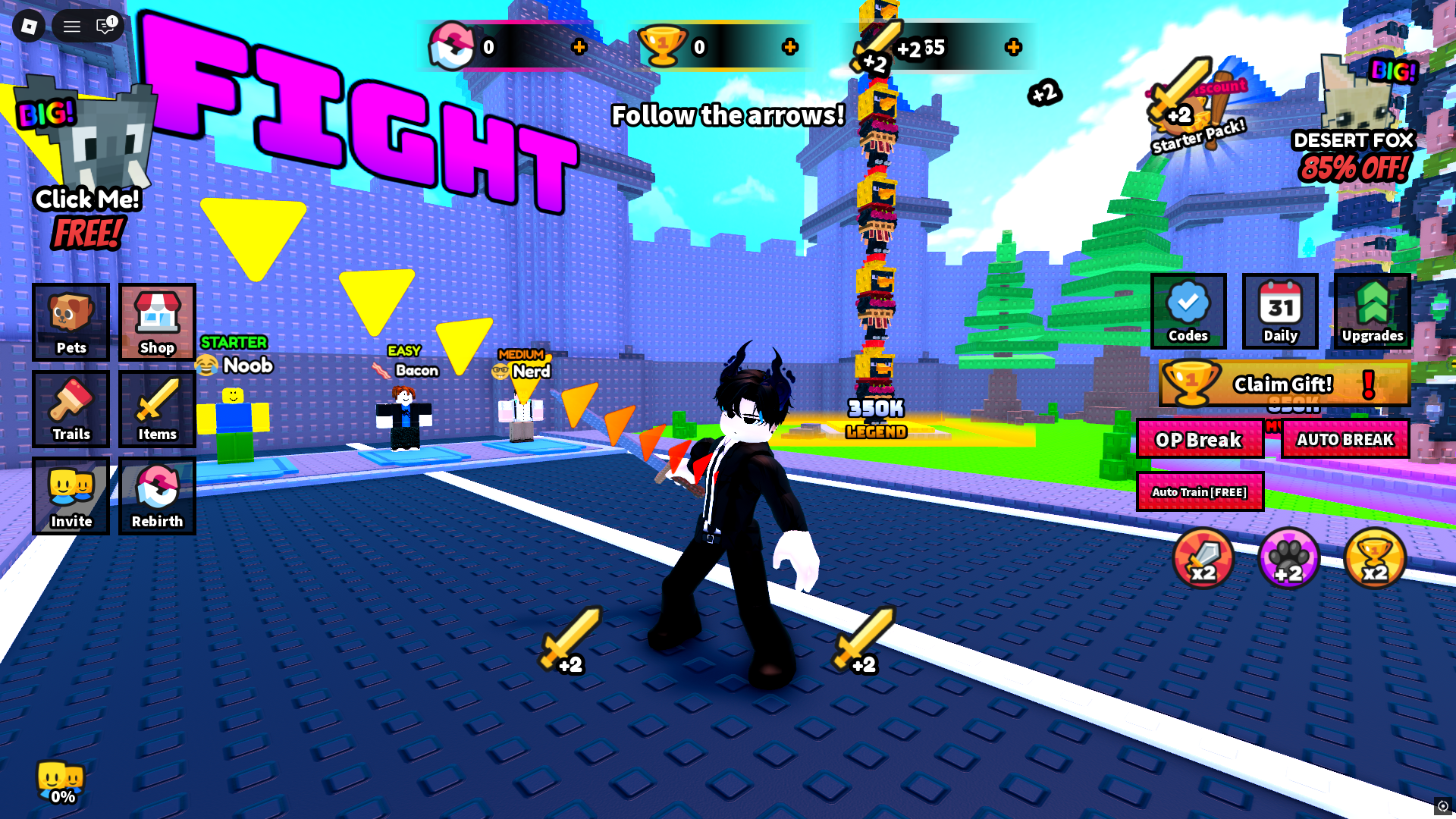Open the Items menu
Image resolution: width=1456 pixels, height=819 pixels.
[157, 409]
